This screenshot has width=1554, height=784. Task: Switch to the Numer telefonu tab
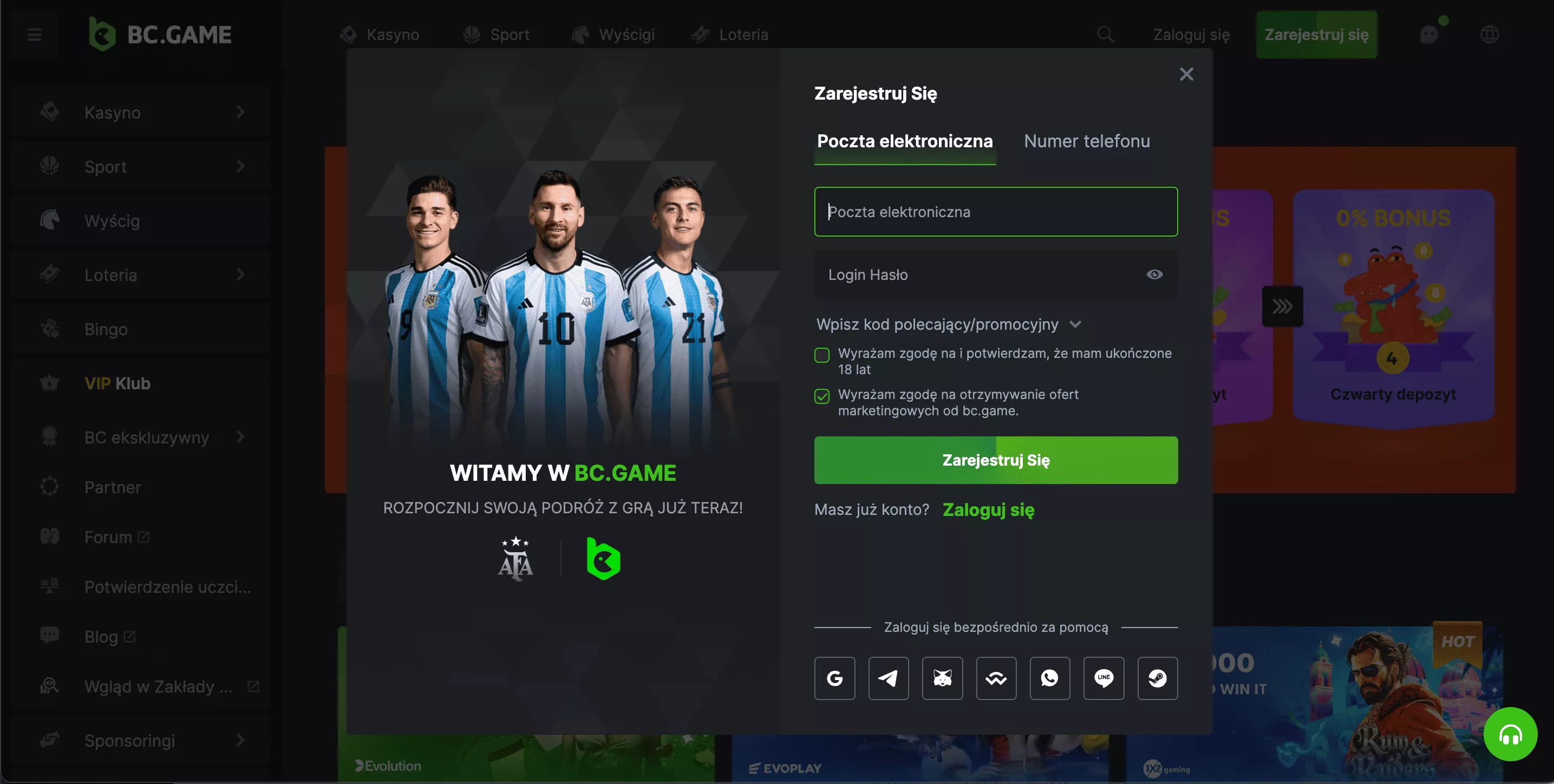1087,141
